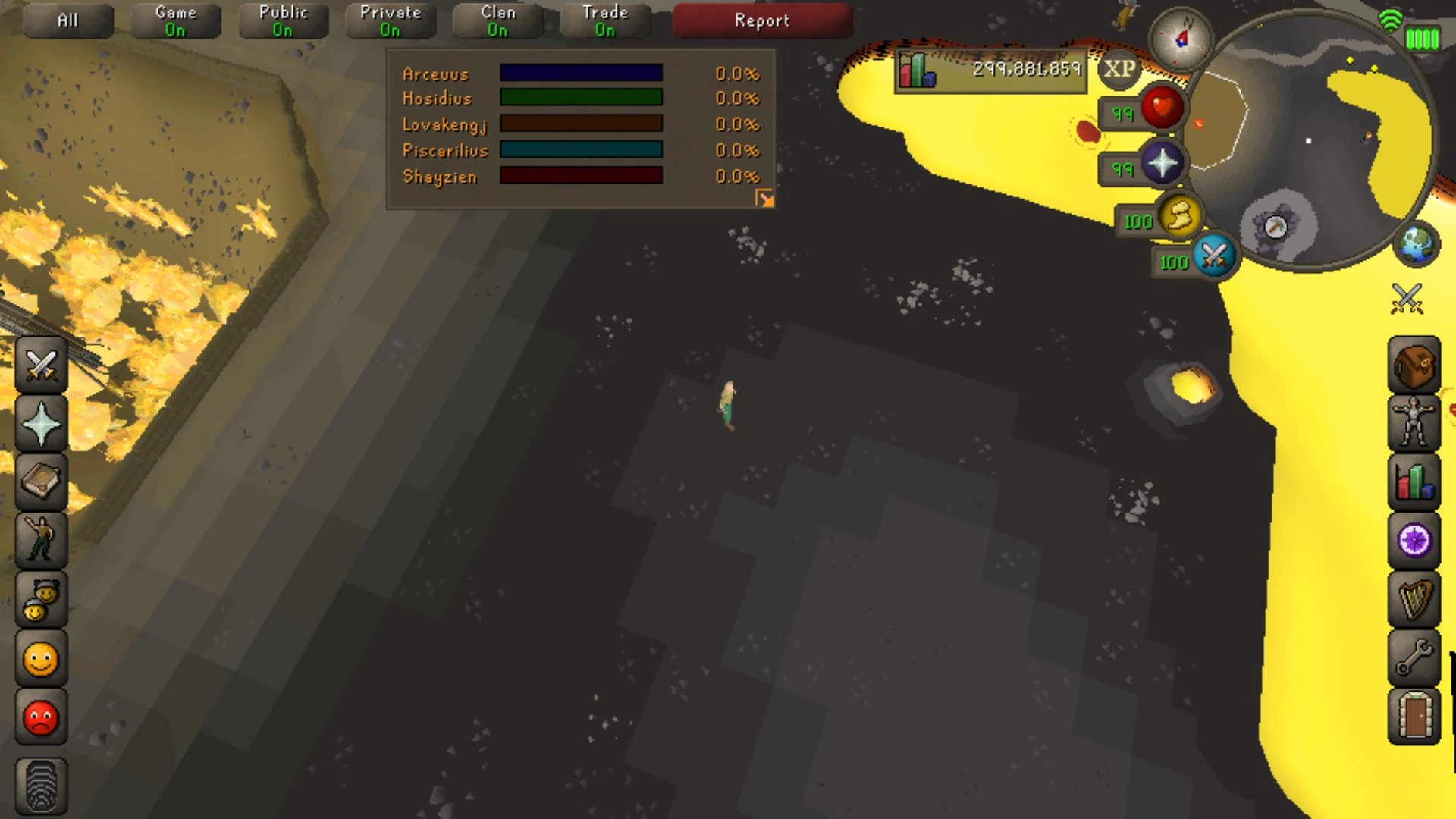Viewport: 1456px width, 819px height.
Task: Open the worn equipment panel
Action: point(1415,423)
